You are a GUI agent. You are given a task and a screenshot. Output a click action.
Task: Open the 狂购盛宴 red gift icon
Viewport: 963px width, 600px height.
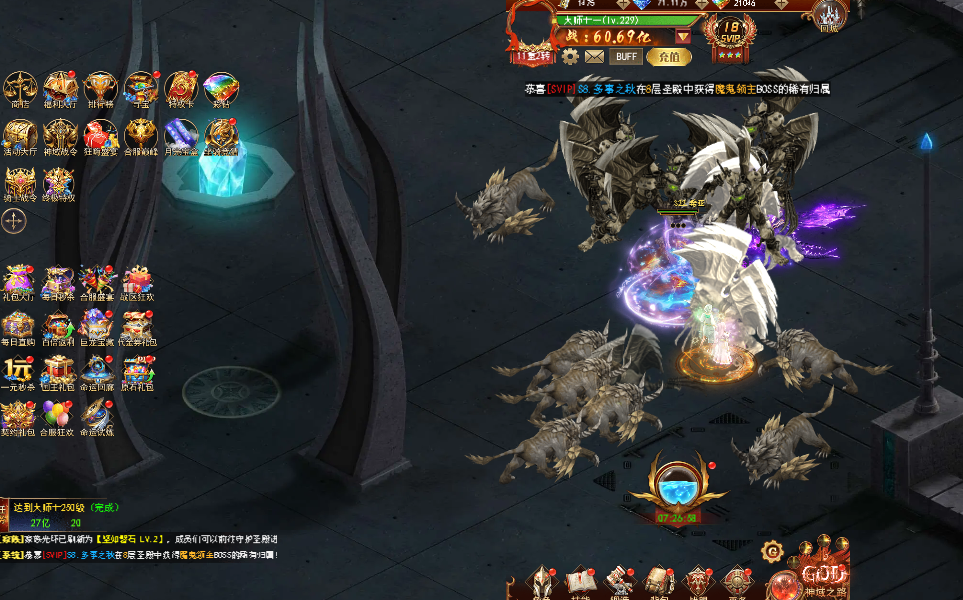click(x=100, y=135)
